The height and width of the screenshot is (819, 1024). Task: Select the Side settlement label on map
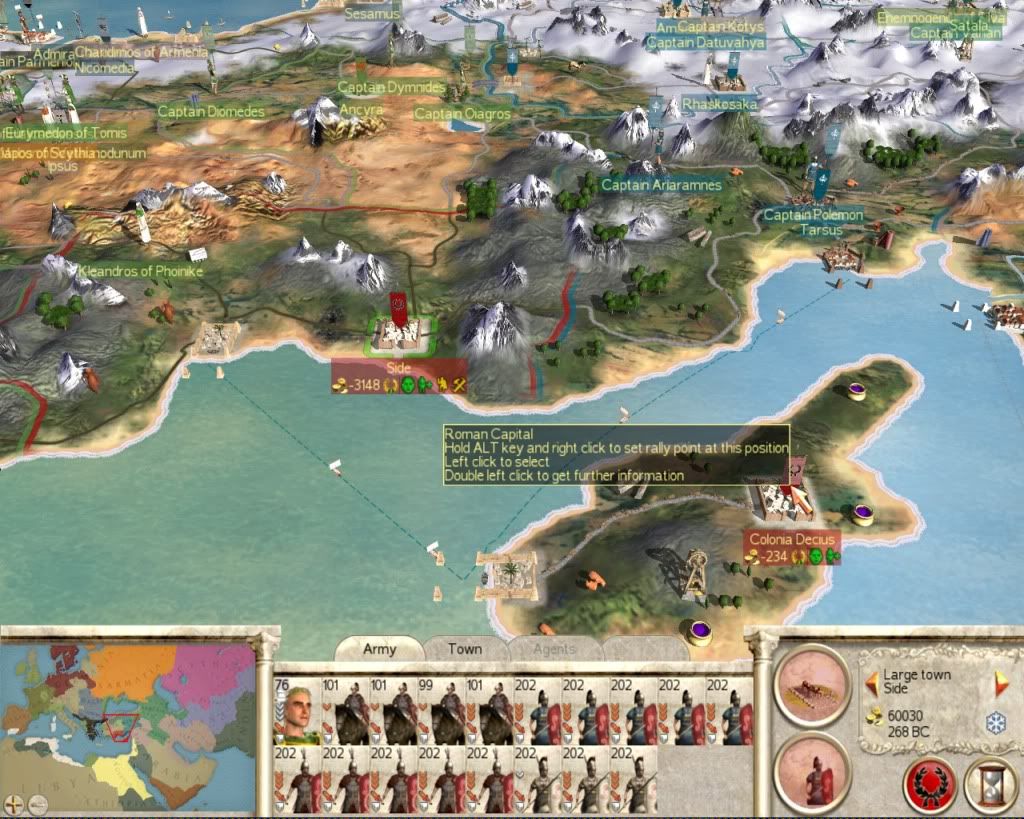(x=398, y=366)
